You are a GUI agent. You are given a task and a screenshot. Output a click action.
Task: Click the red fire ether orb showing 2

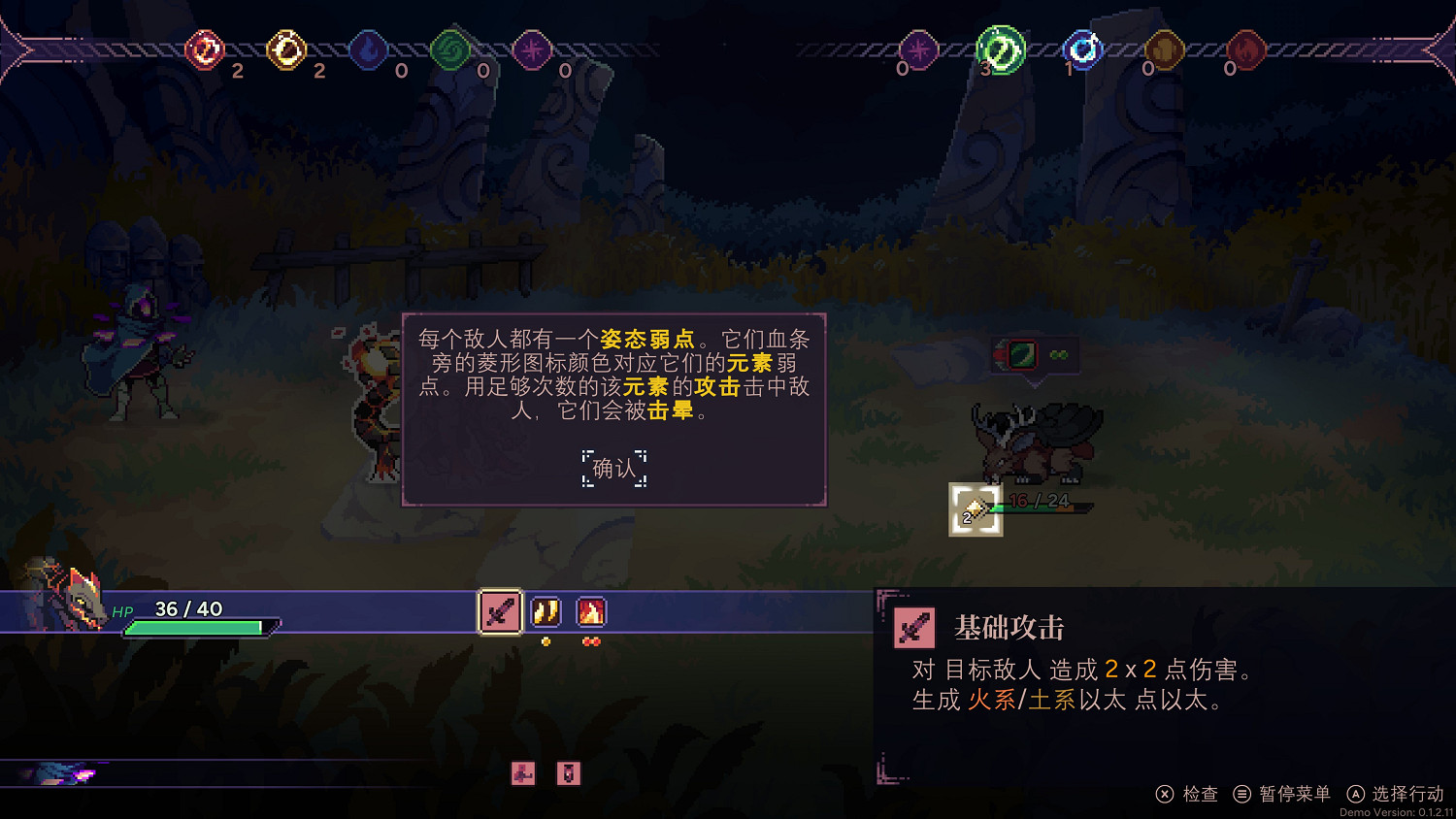(205, 51)
